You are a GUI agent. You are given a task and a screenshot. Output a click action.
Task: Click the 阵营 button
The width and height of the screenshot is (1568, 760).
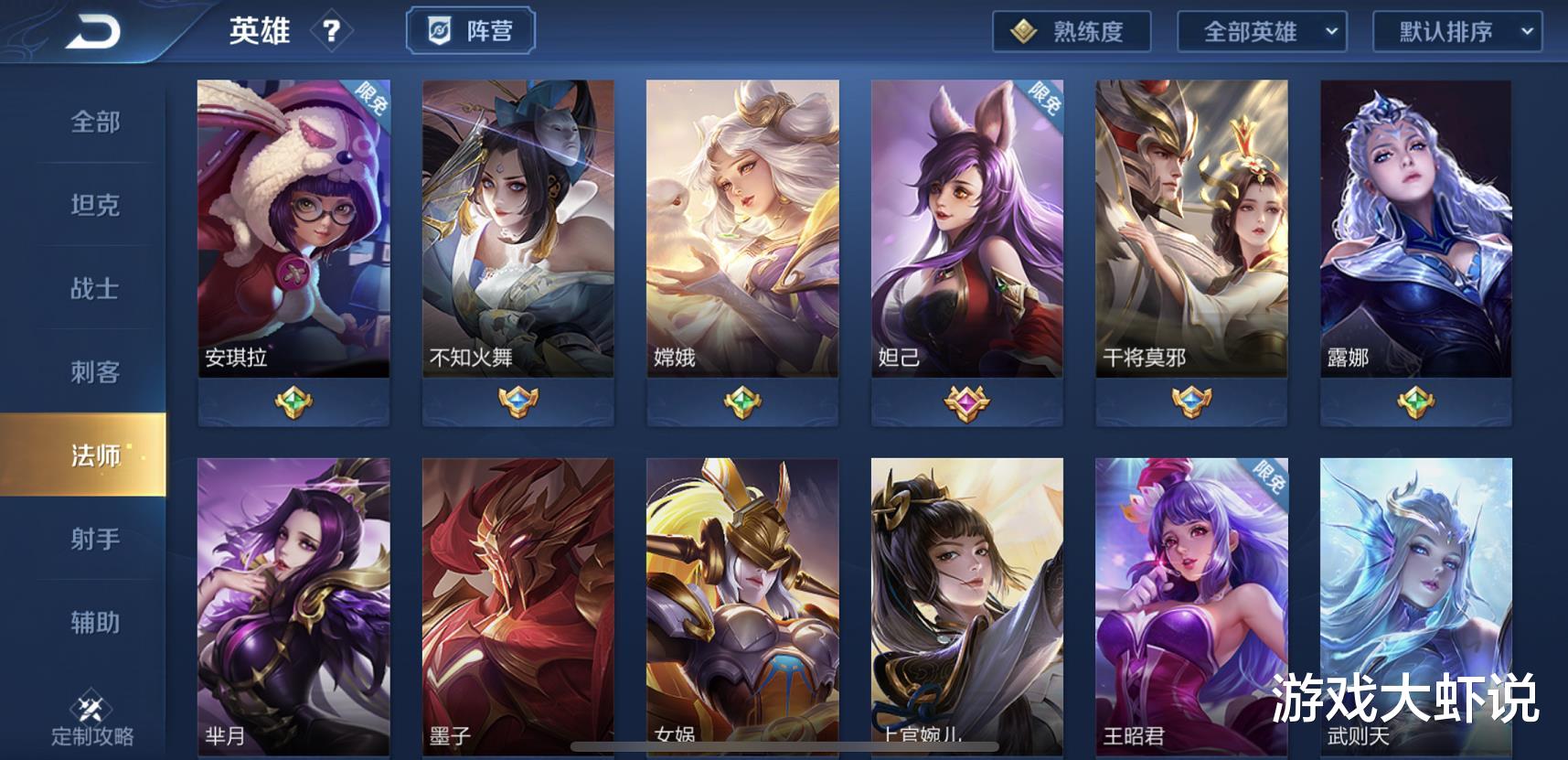pyautogui.click(x=470, y=29)
